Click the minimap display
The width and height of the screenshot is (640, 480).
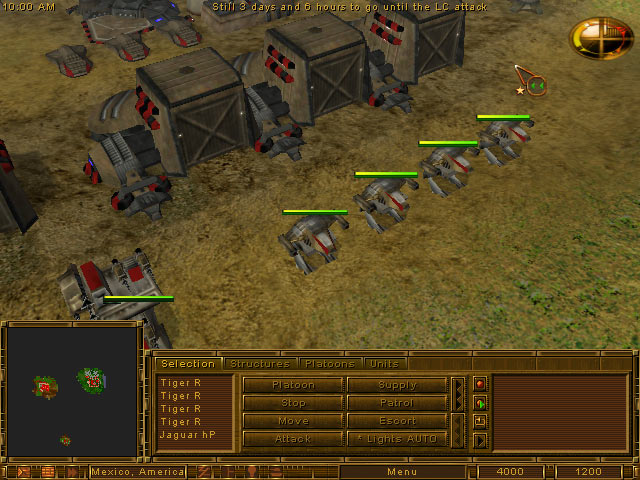[72, 392]
